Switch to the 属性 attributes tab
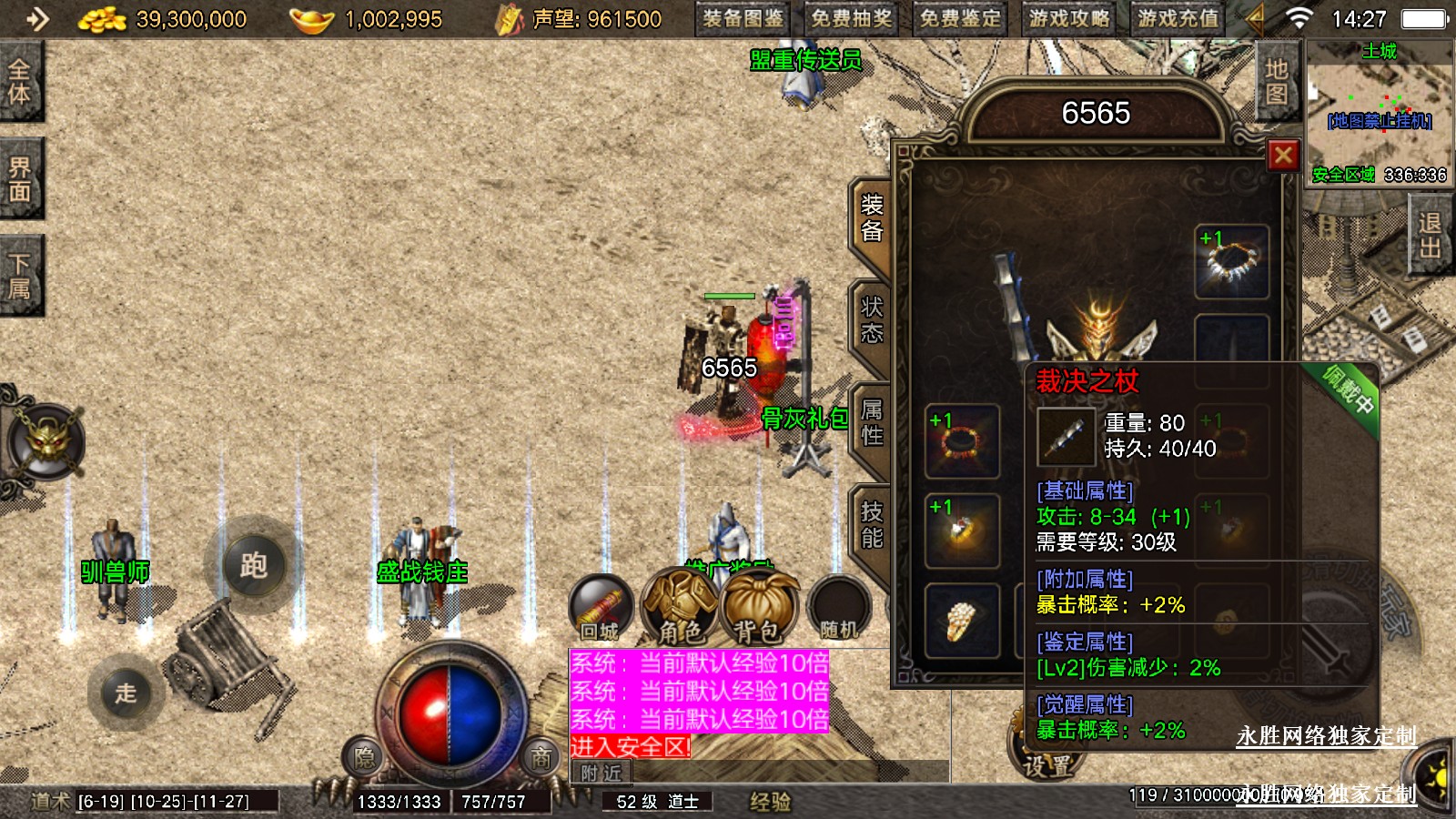The width and height of the screenshot is (1456, 819). pyautogui.click(x=871, y=423)
